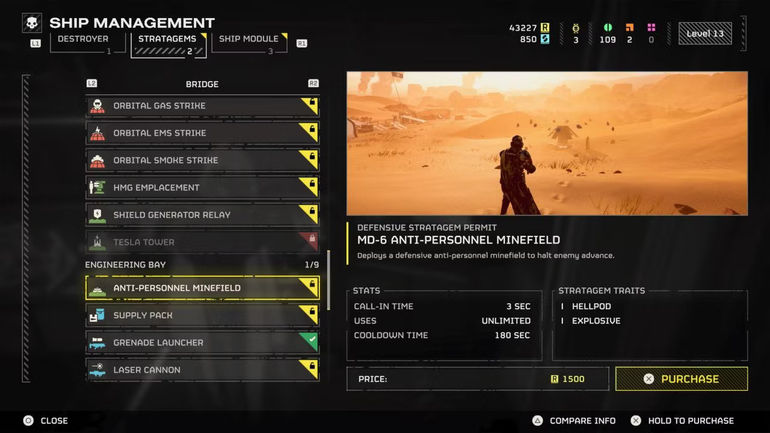Select the owned Grenade Launcher entry

coord(202,343)
